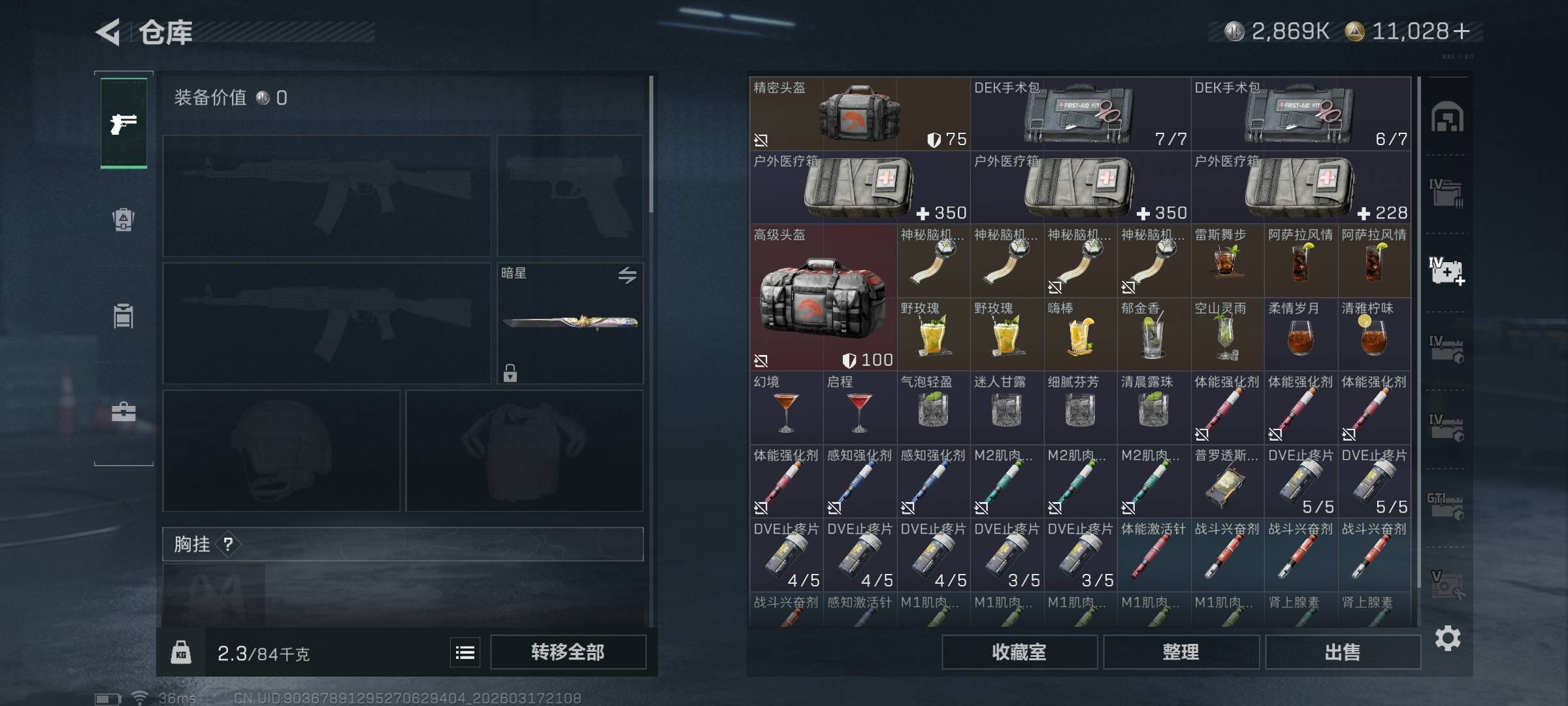Open the briefcase category tab

click(x=123, y=412)
